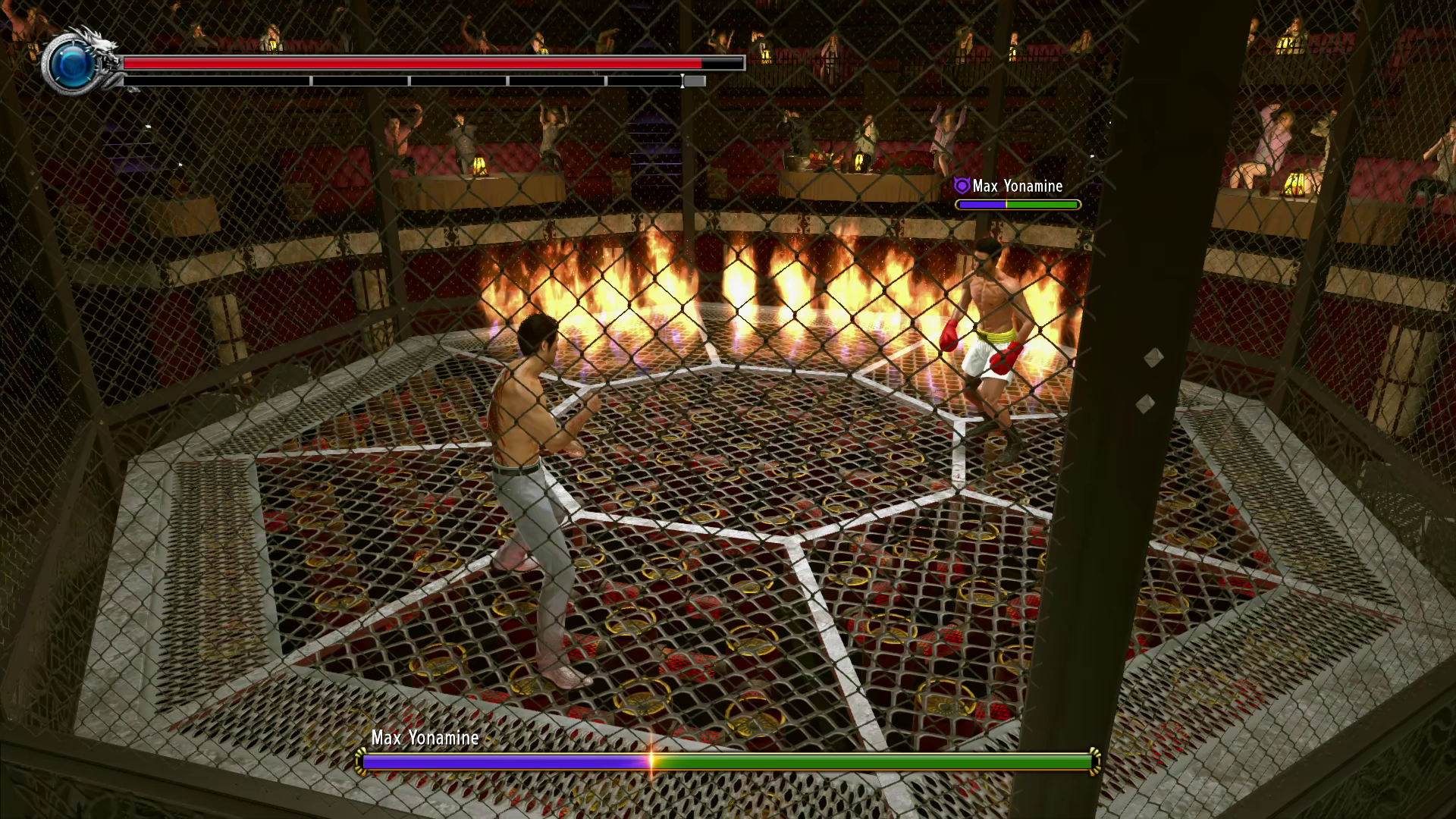Select the purple target marker beside Max Yonamine

pos(962,186)
